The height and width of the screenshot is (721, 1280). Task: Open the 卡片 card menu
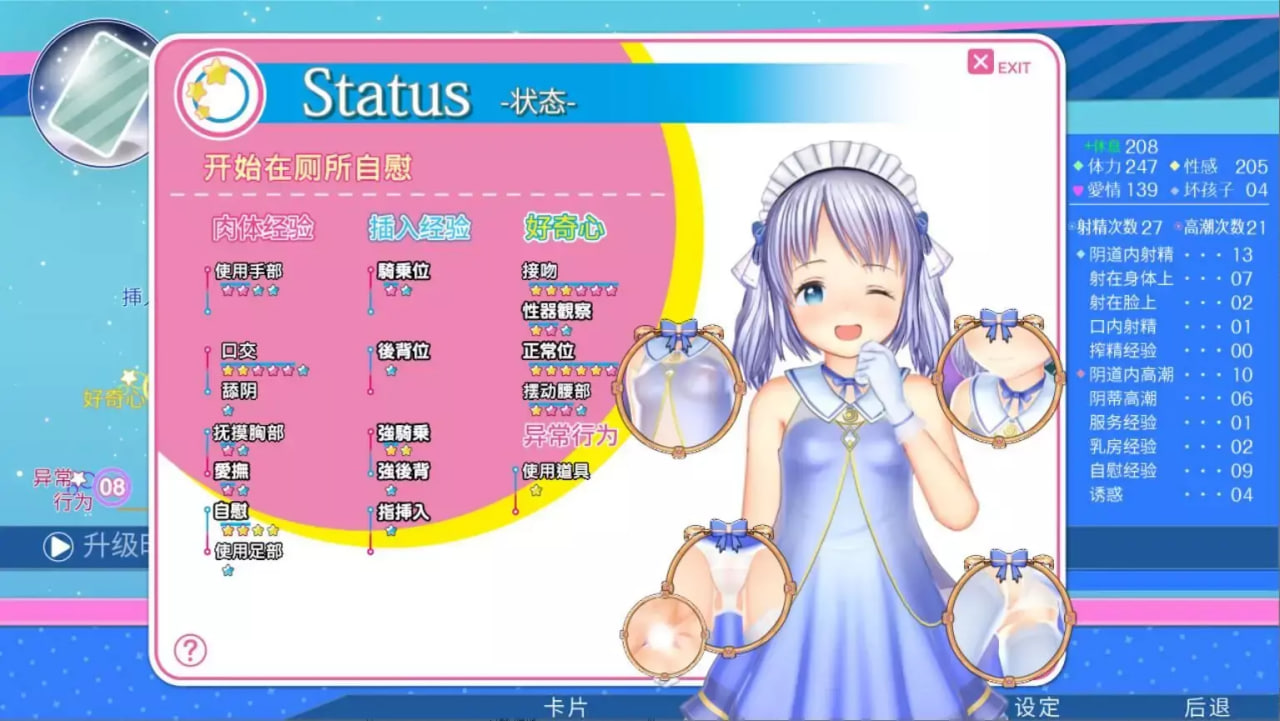tap(565, 707)
